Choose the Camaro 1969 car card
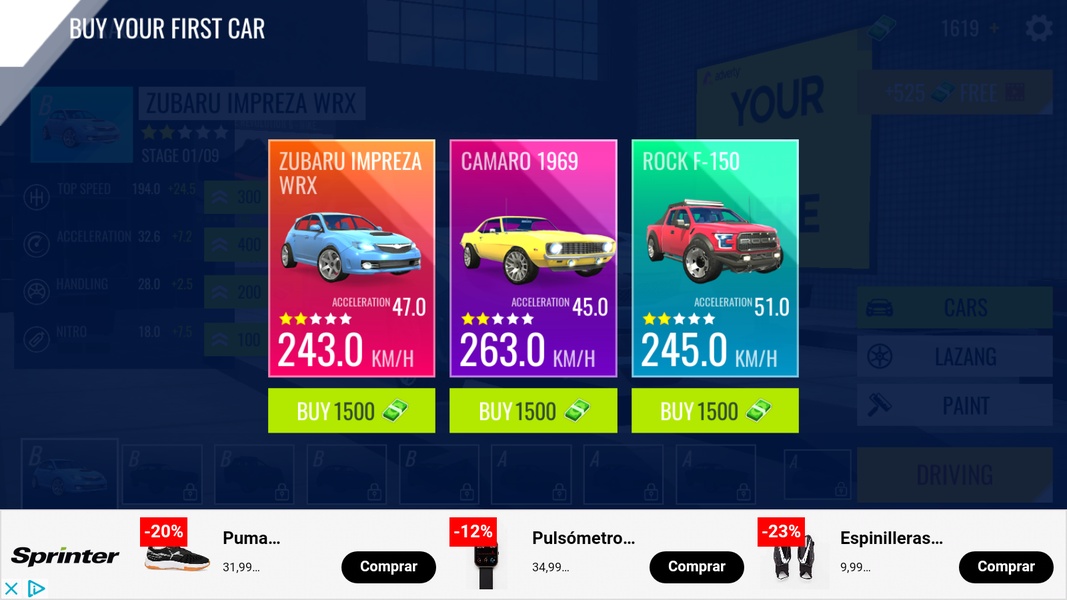 (x=533, y=258)
